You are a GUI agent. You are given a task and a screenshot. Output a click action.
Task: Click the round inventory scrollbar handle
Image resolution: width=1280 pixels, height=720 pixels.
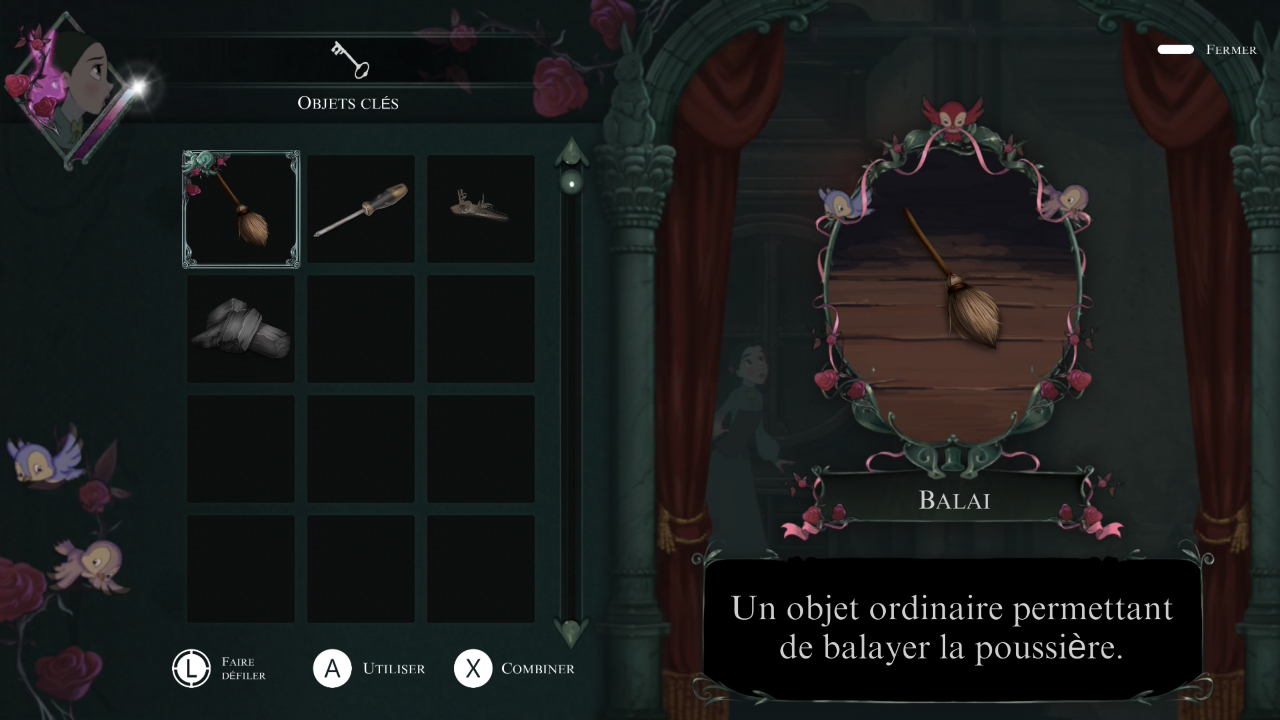pos(572,183)
